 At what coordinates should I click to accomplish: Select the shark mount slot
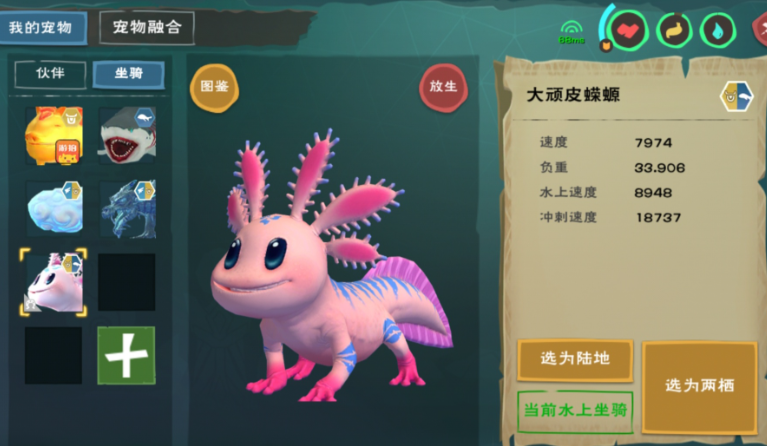click(127, 135)
